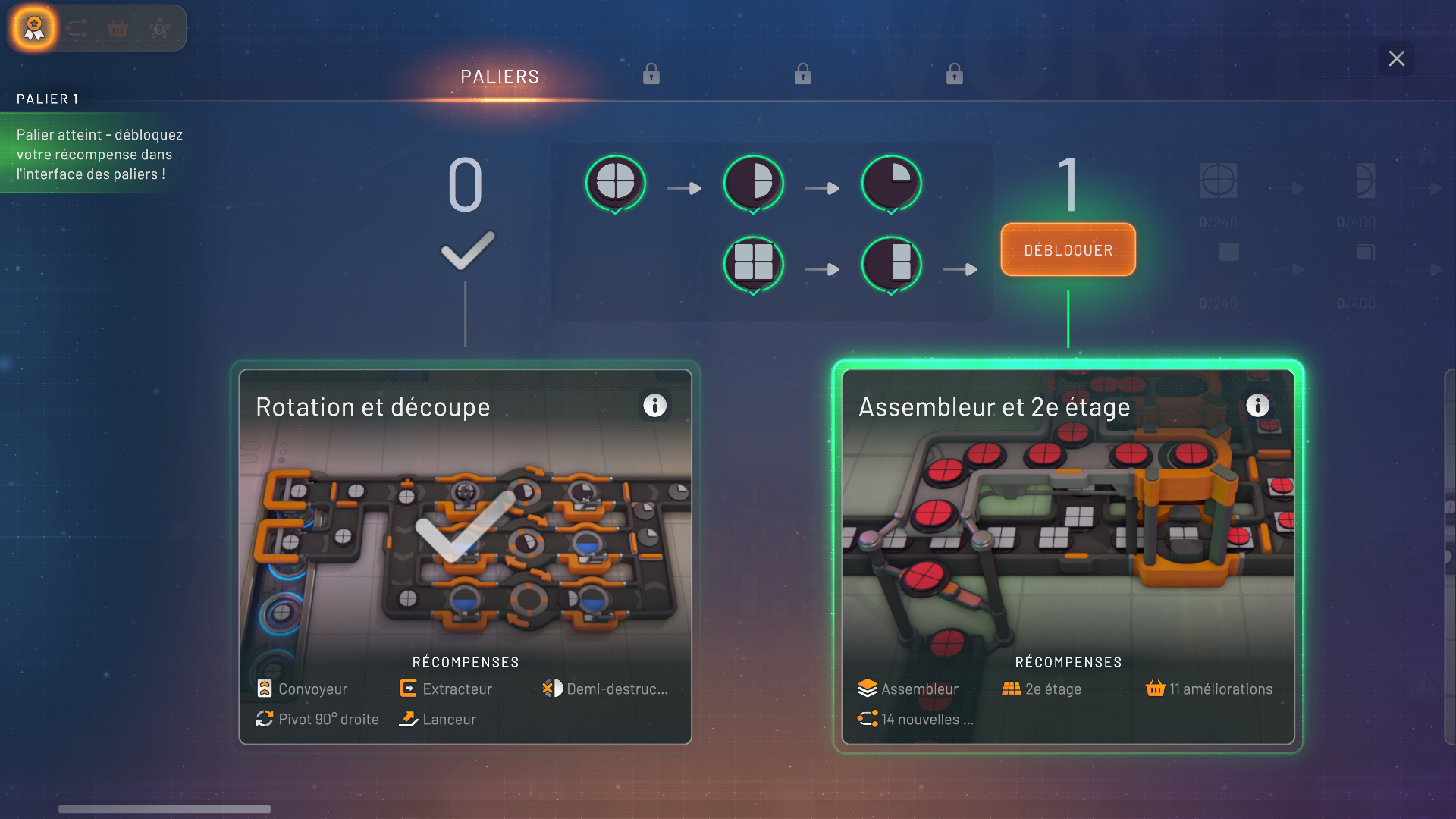Inspect the quarter circle shape goal
The height and width of the screenshot is (819, 1456).
891,183
